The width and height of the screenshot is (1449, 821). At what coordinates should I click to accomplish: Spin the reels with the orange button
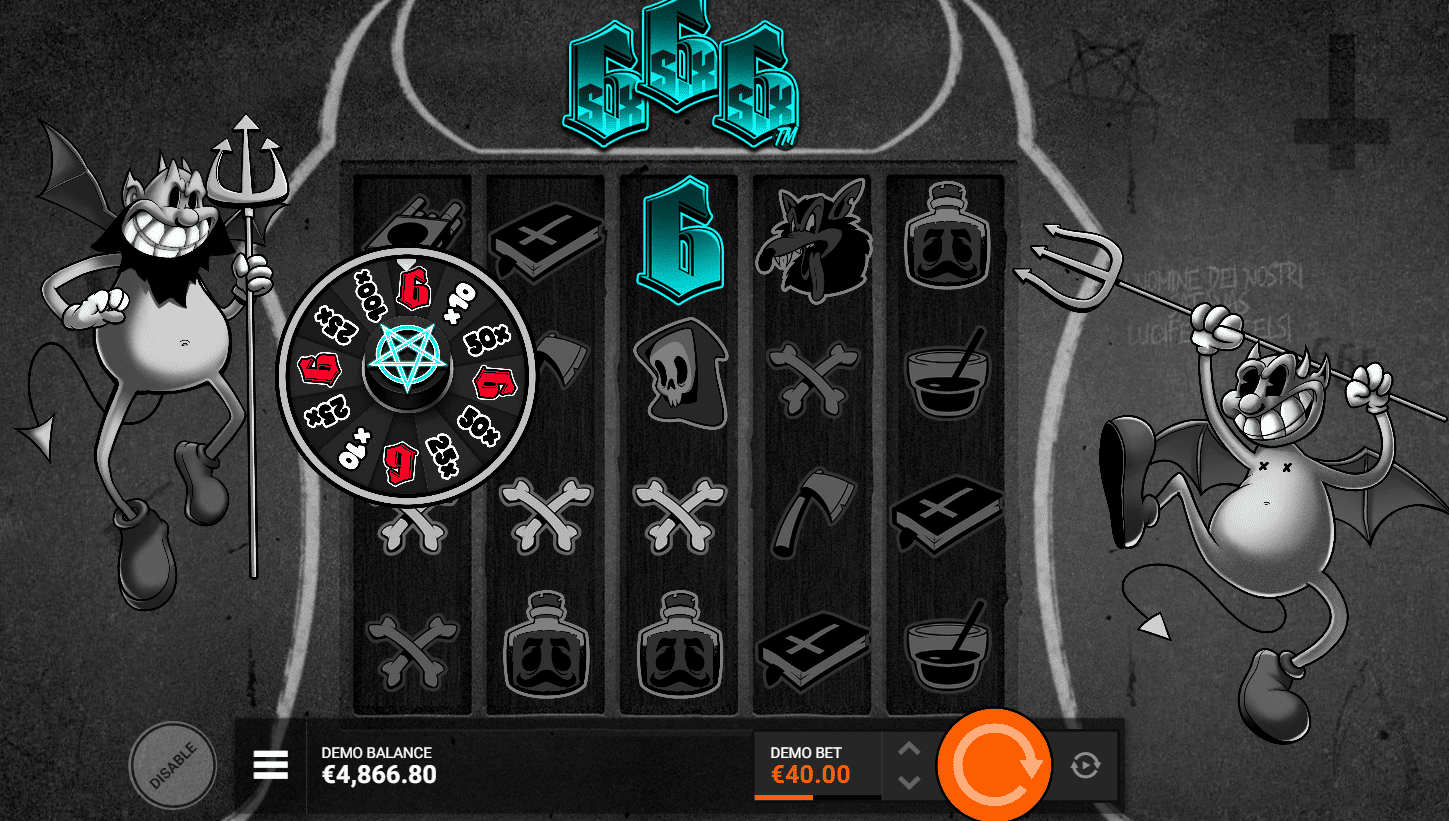pos(994,765)
